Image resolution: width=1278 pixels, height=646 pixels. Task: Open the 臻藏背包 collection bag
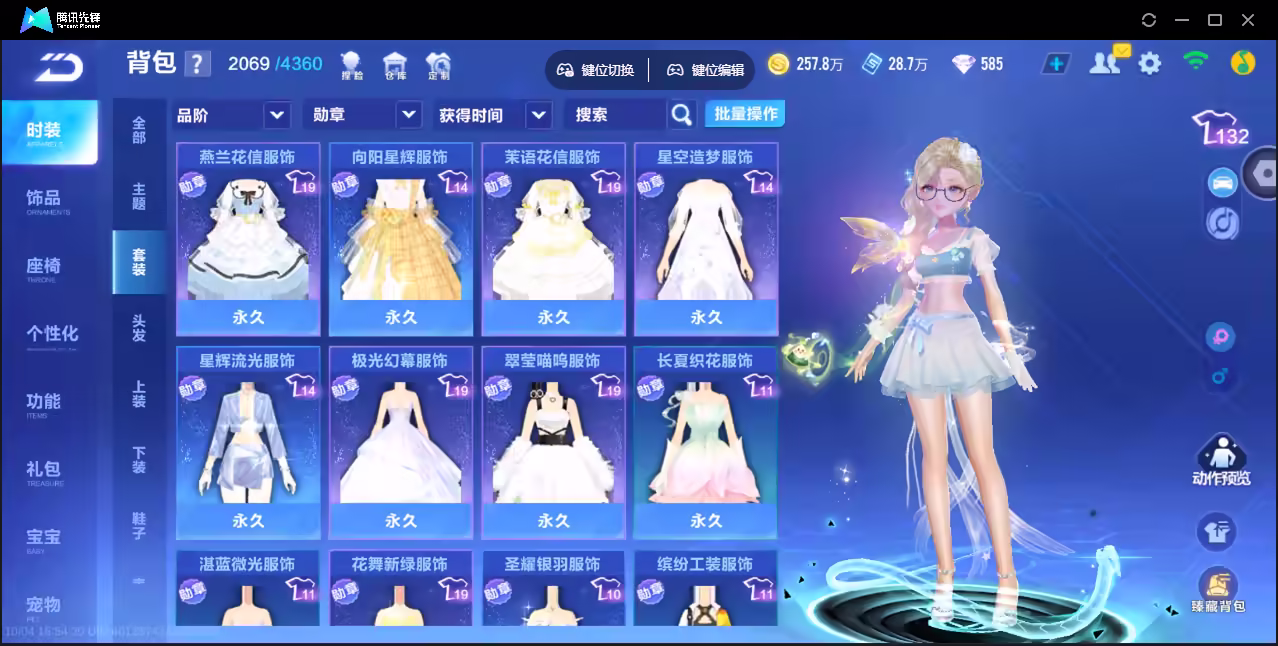pos(1218,590)
